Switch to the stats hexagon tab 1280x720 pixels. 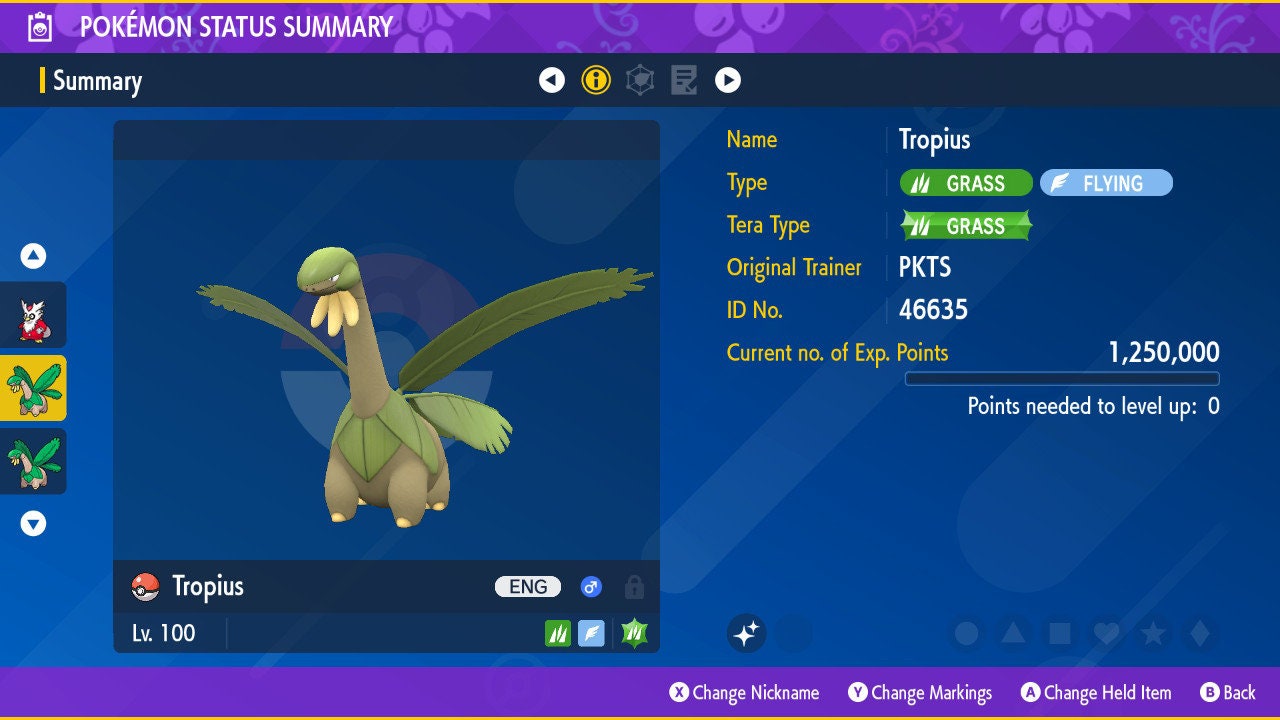click(640, 80)
